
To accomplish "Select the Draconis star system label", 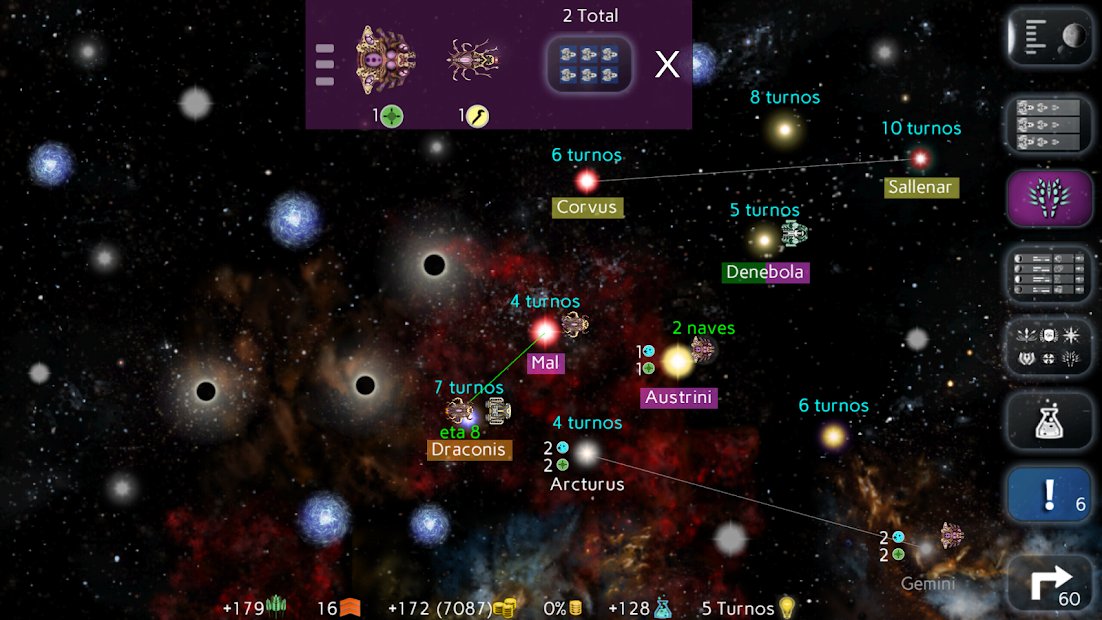I will [x=469, y=450].
